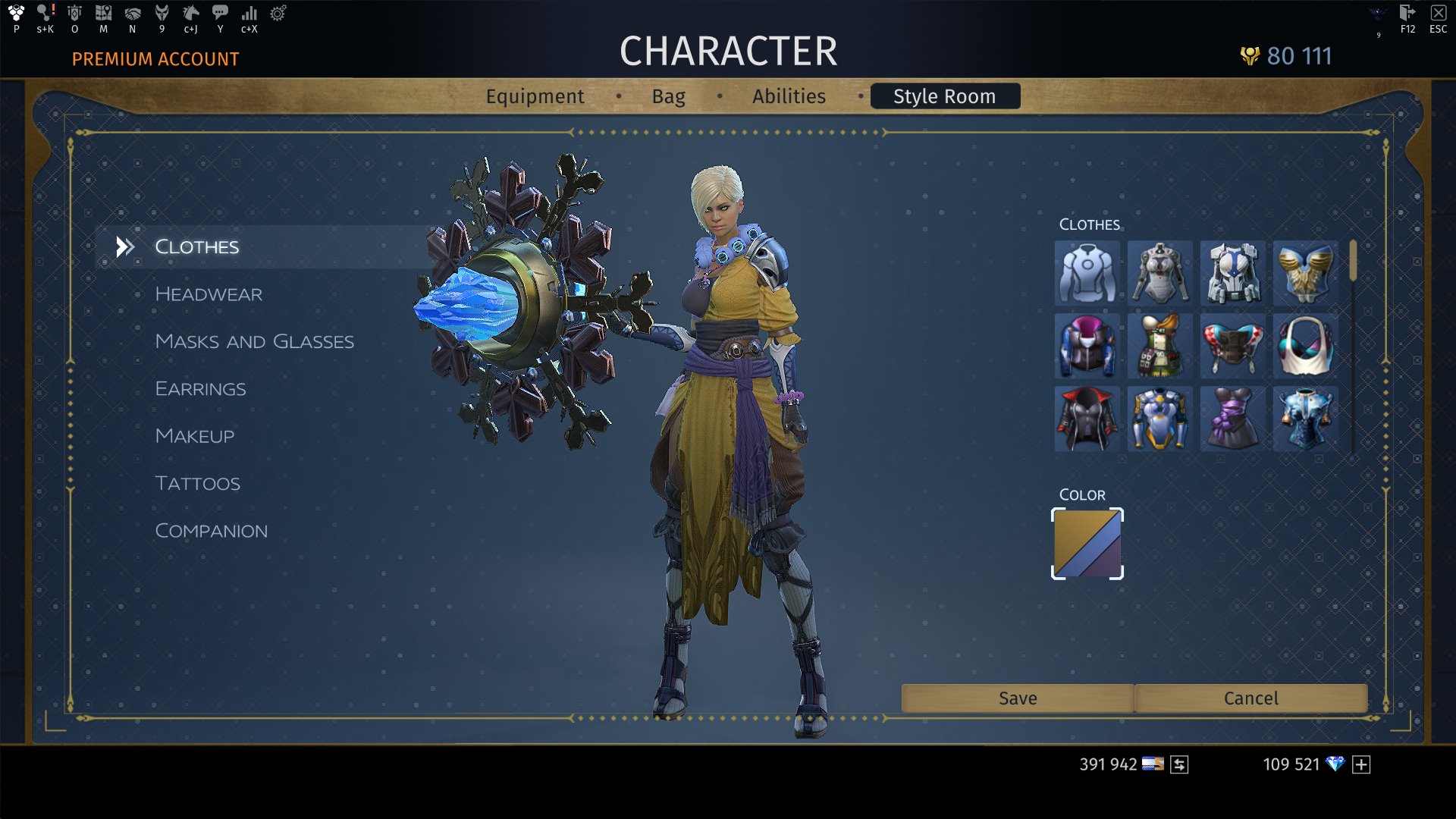Open the settings gear icon in the top bar

(x=278, y=15)
